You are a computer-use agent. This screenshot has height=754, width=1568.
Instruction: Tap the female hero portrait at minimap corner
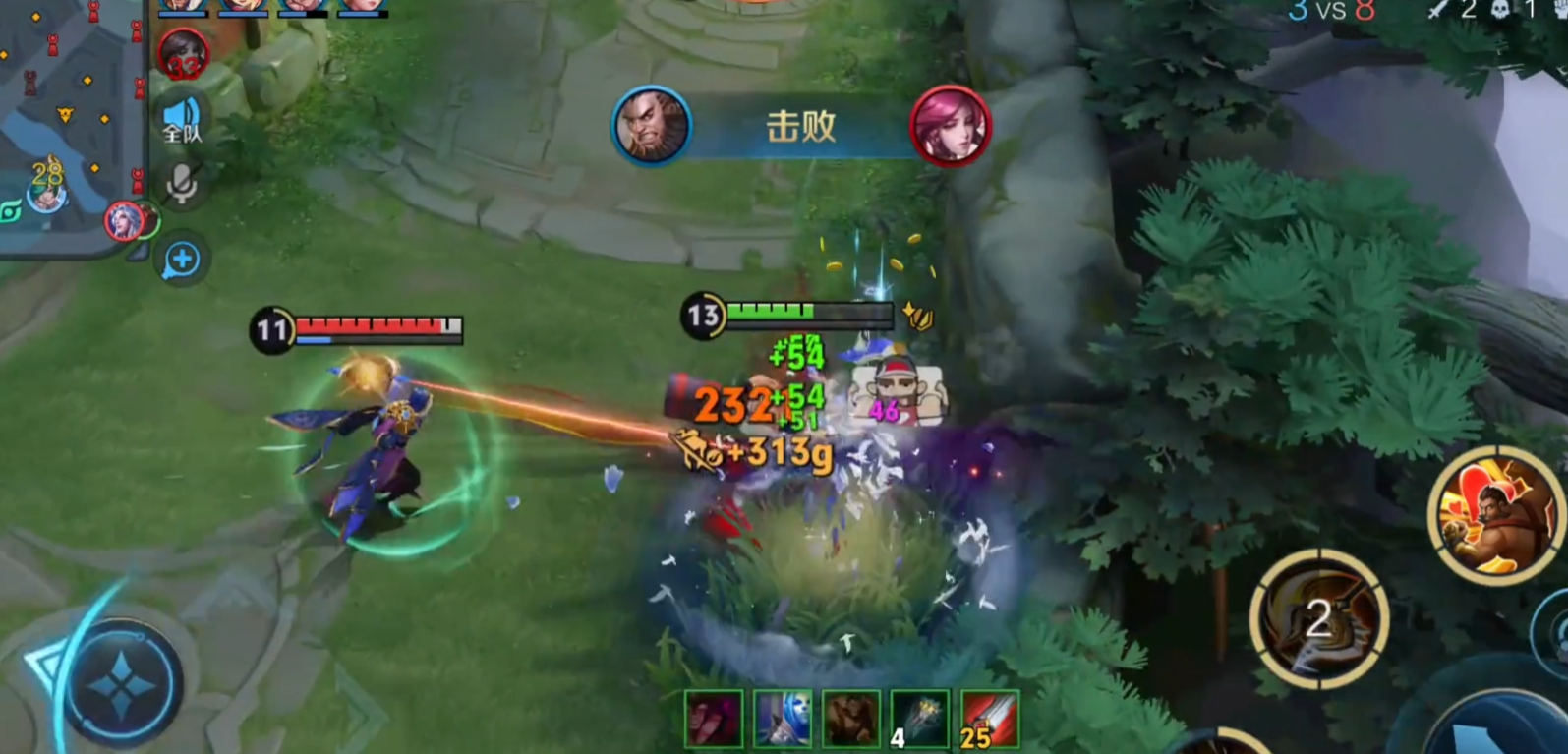pyautogui.click(x=124, y=221)
